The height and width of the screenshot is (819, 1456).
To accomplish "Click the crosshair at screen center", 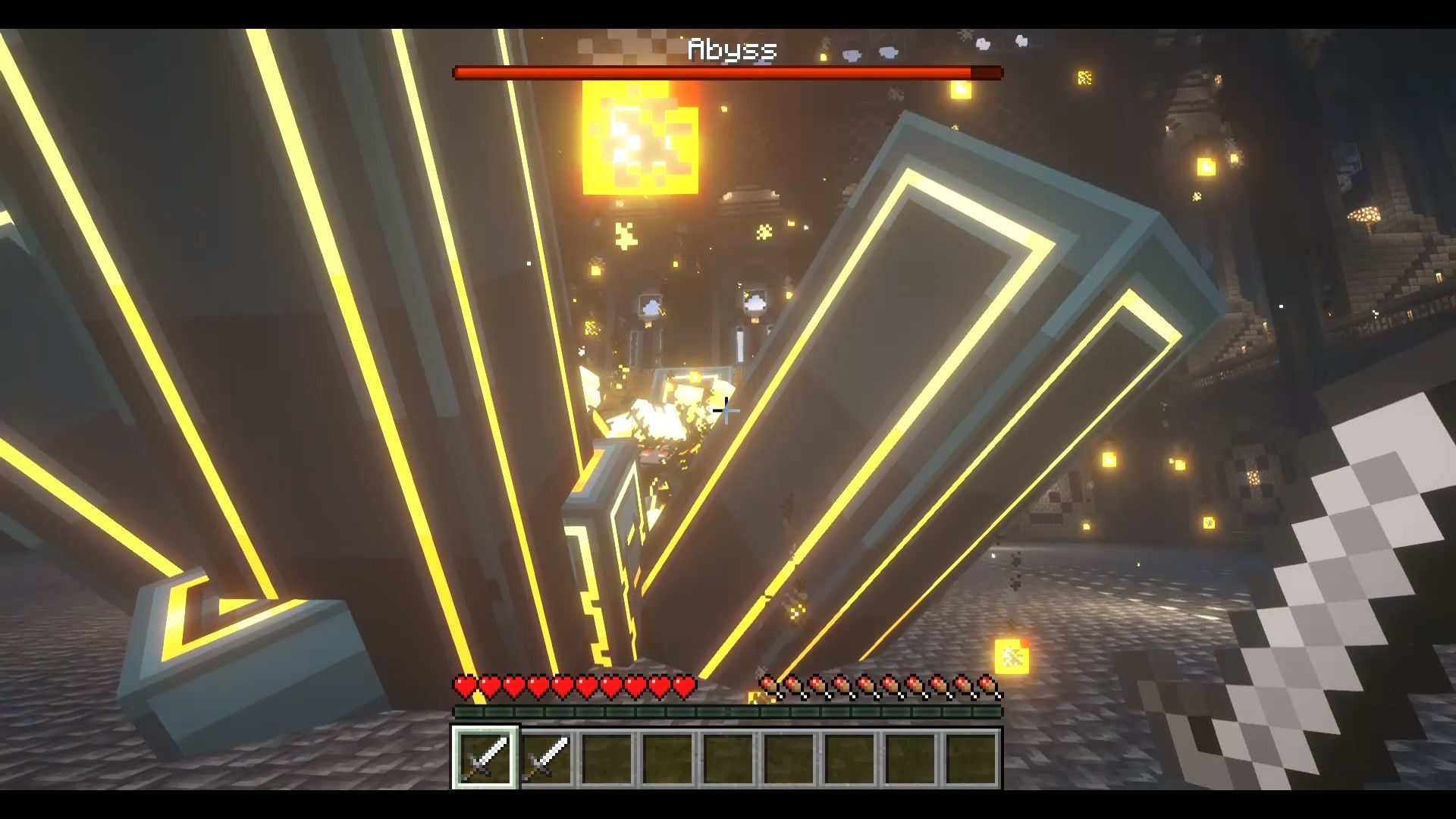I will click(x=728, y=409).
